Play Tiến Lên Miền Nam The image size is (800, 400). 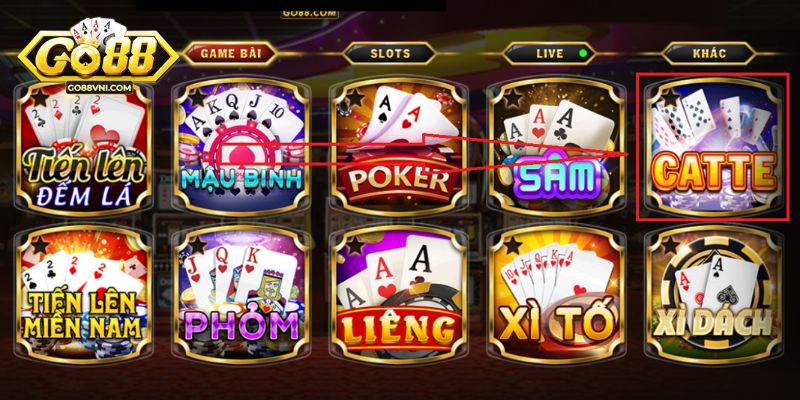click(x=82, y=297)
